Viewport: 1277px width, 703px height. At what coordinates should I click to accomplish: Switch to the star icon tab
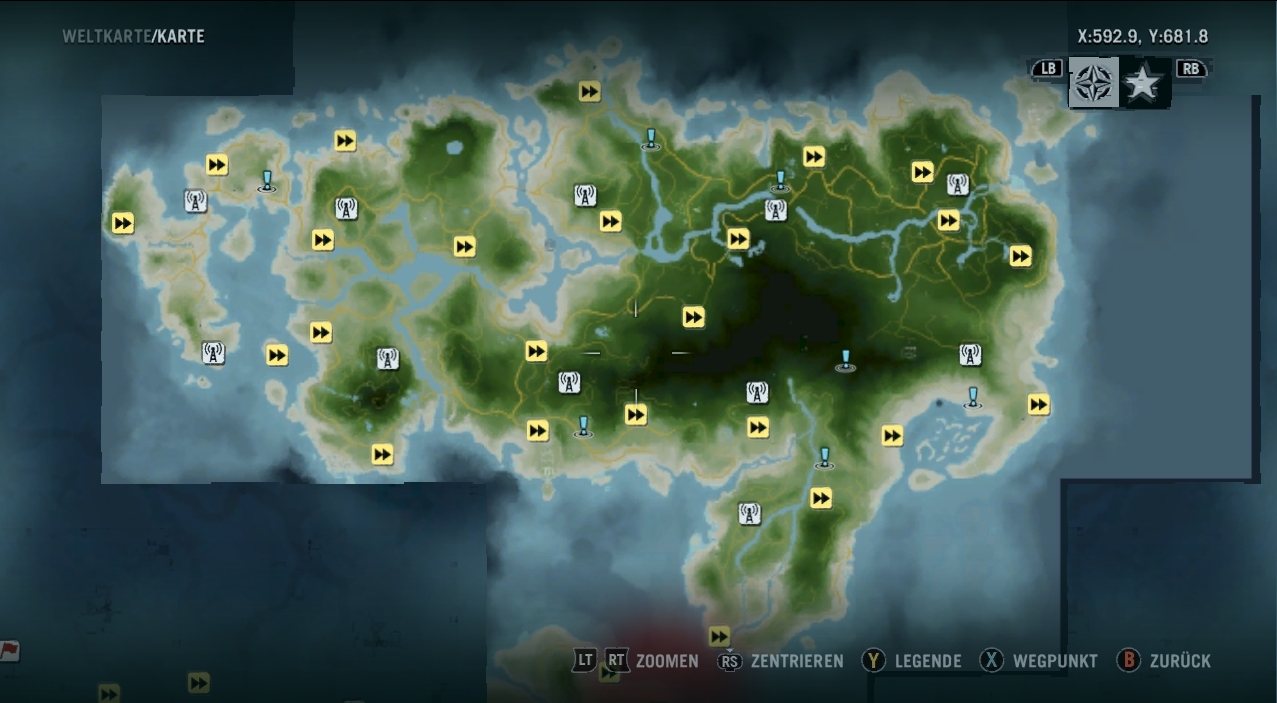[1142, 84]
